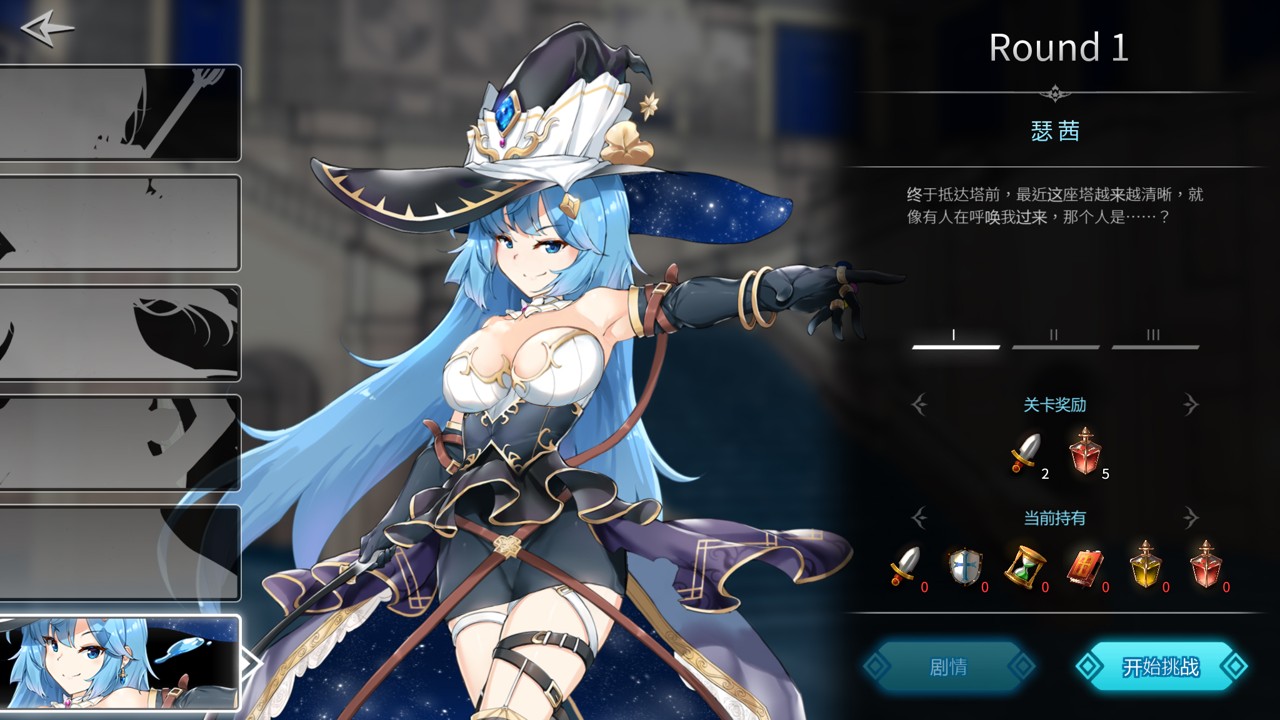The image size is (1280, 720).
Task: Click the left arrow beside 关卡奖励
Action: coord(919,404)
